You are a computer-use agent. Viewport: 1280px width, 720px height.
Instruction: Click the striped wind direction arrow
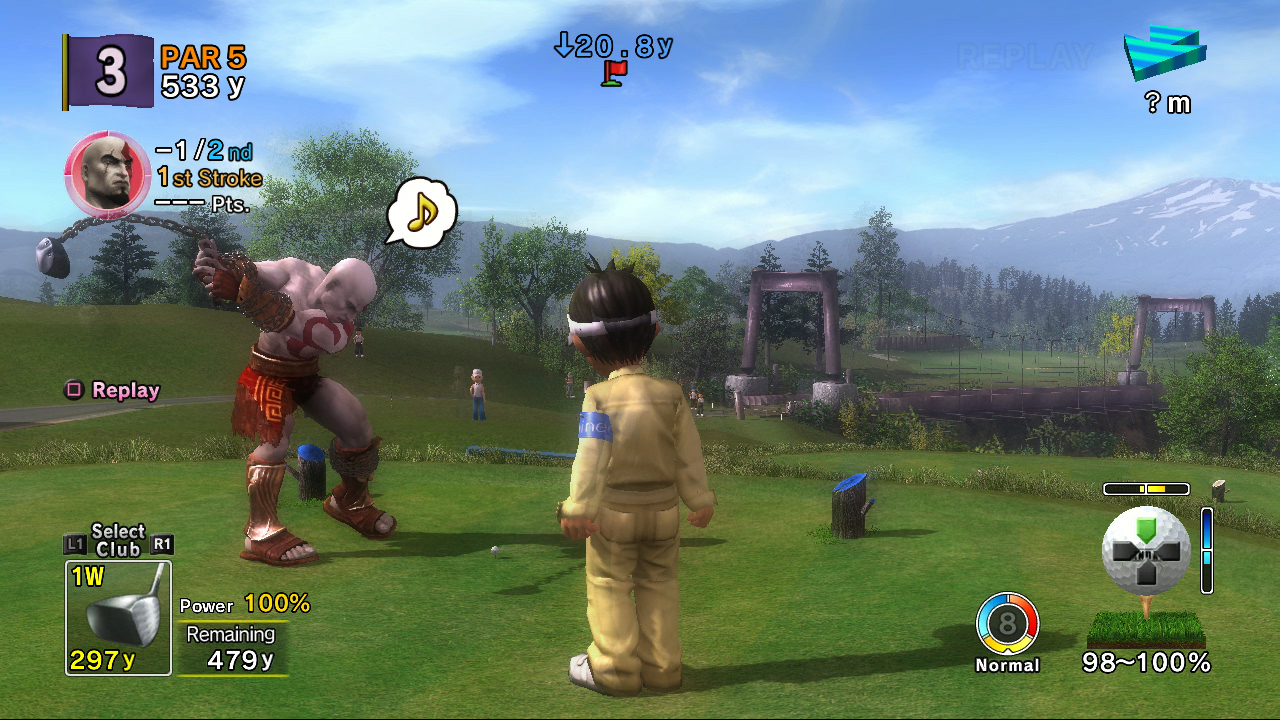tap(1164, 55)
